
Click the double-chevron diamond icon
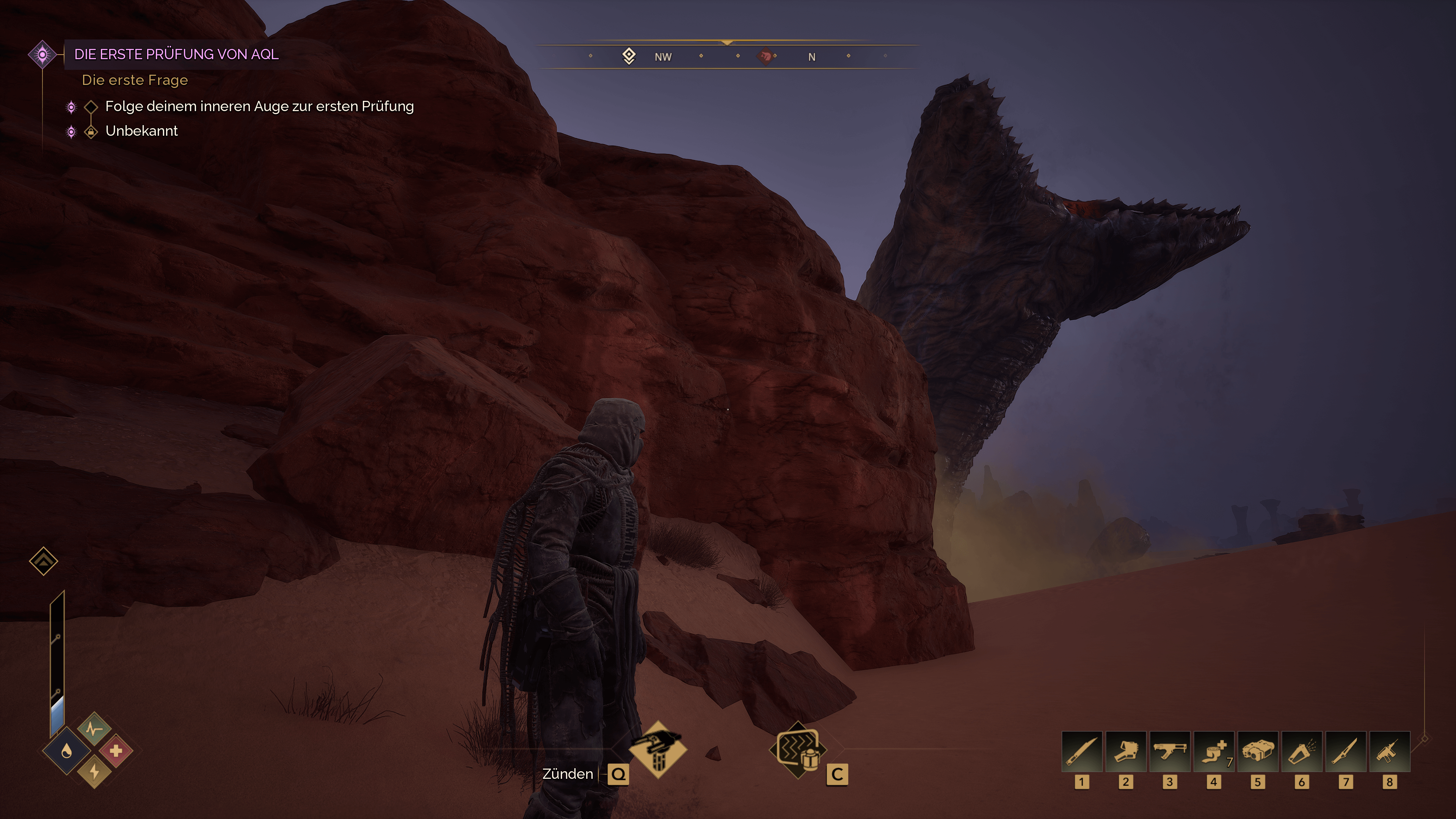(44, 561)
